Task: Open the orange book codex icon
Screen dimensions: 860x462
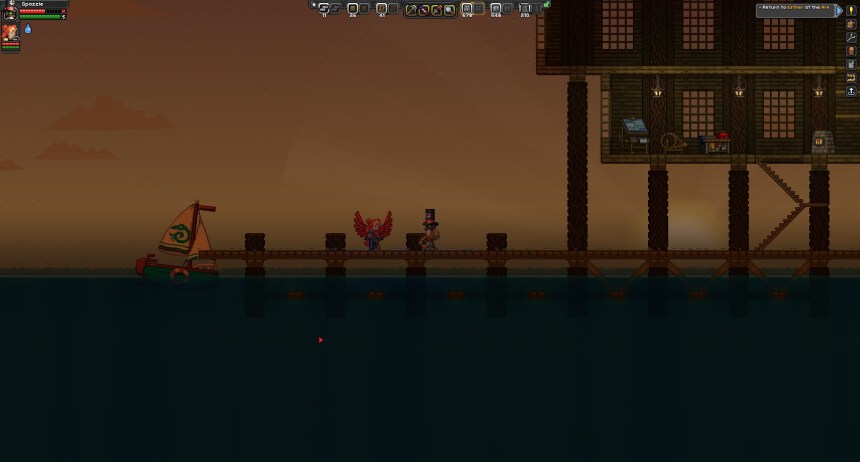Action: point(852,51)
